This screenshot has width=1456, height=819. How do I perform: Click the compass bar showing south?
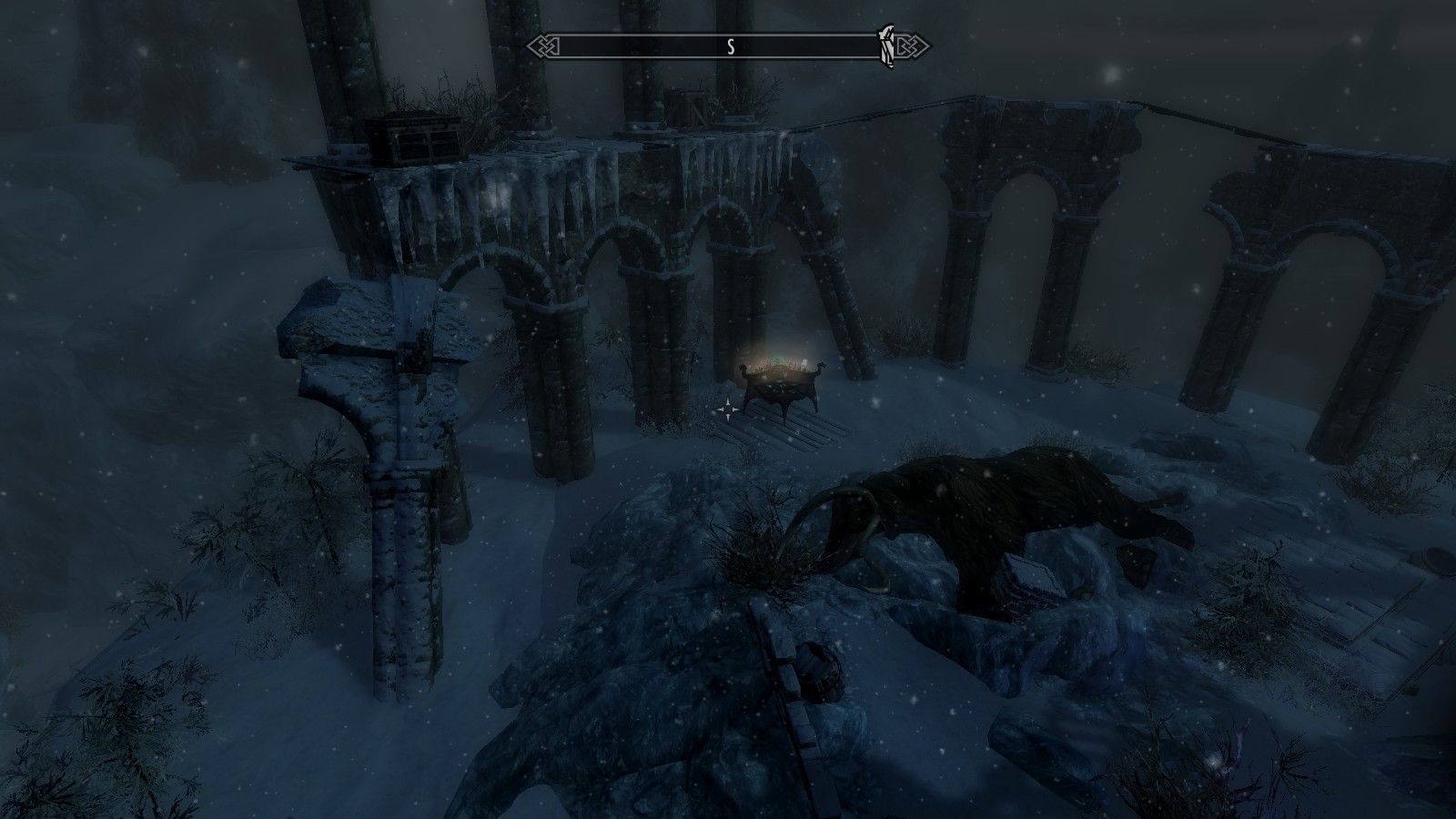(729, 47)
